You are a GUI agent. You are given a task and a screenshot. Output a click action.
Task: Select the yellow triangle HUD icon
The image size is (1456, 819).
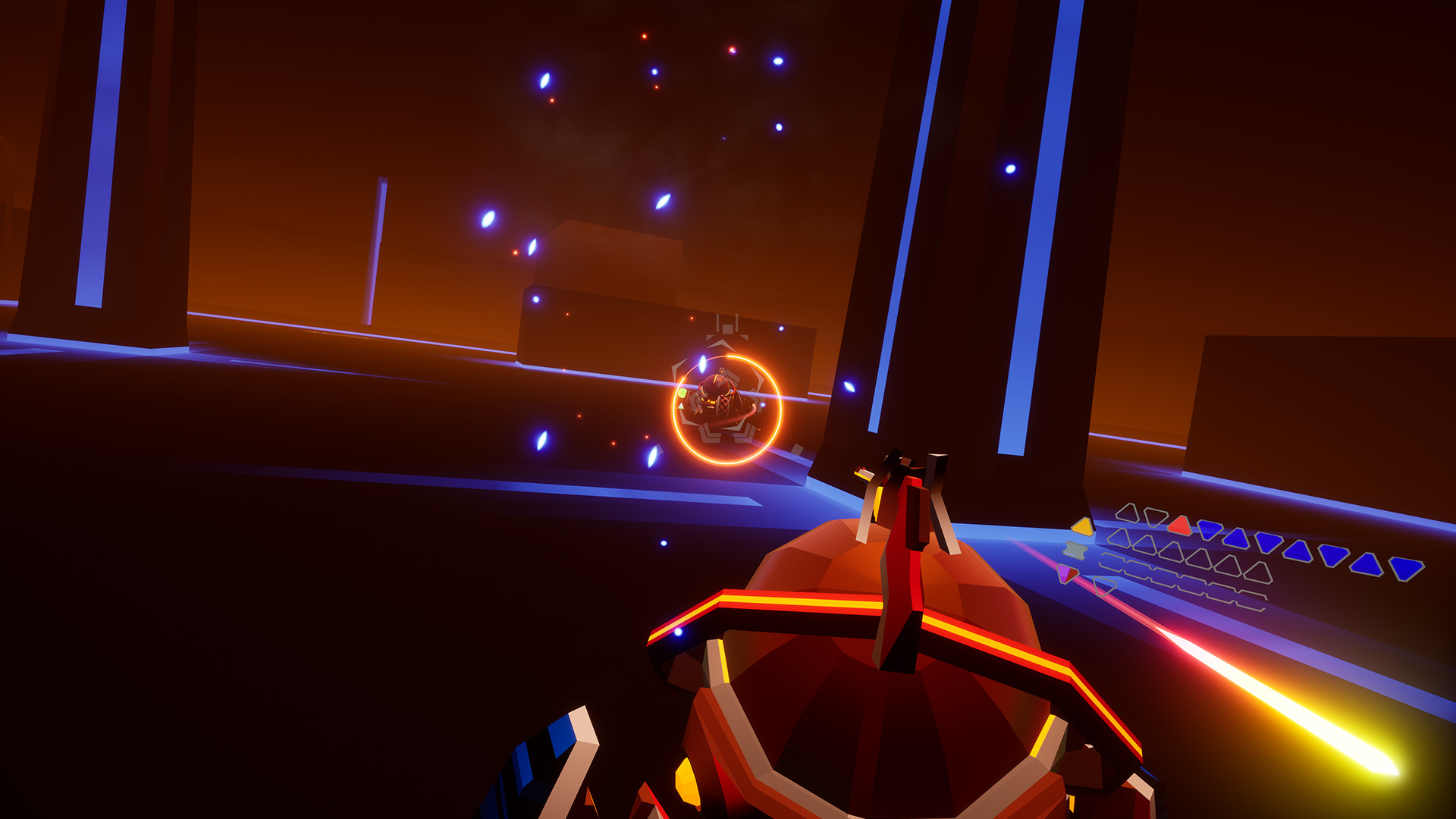(1083, 527)
